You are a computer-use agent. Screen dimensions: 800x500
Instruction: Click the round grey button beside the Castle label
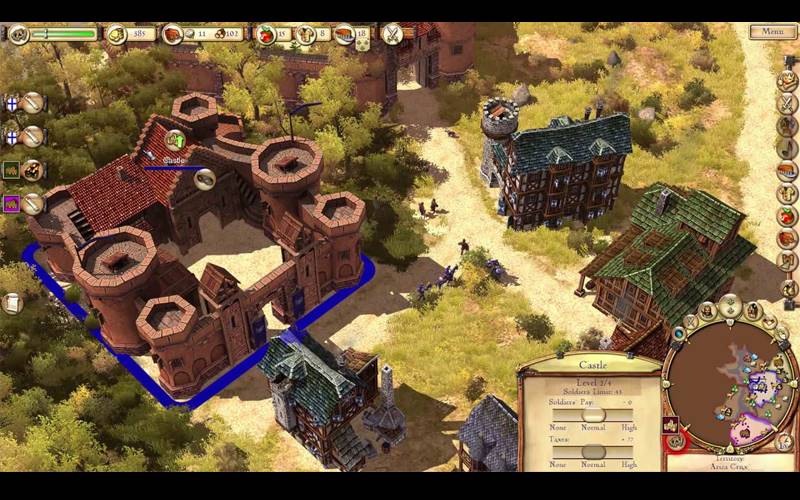[205, 179]
